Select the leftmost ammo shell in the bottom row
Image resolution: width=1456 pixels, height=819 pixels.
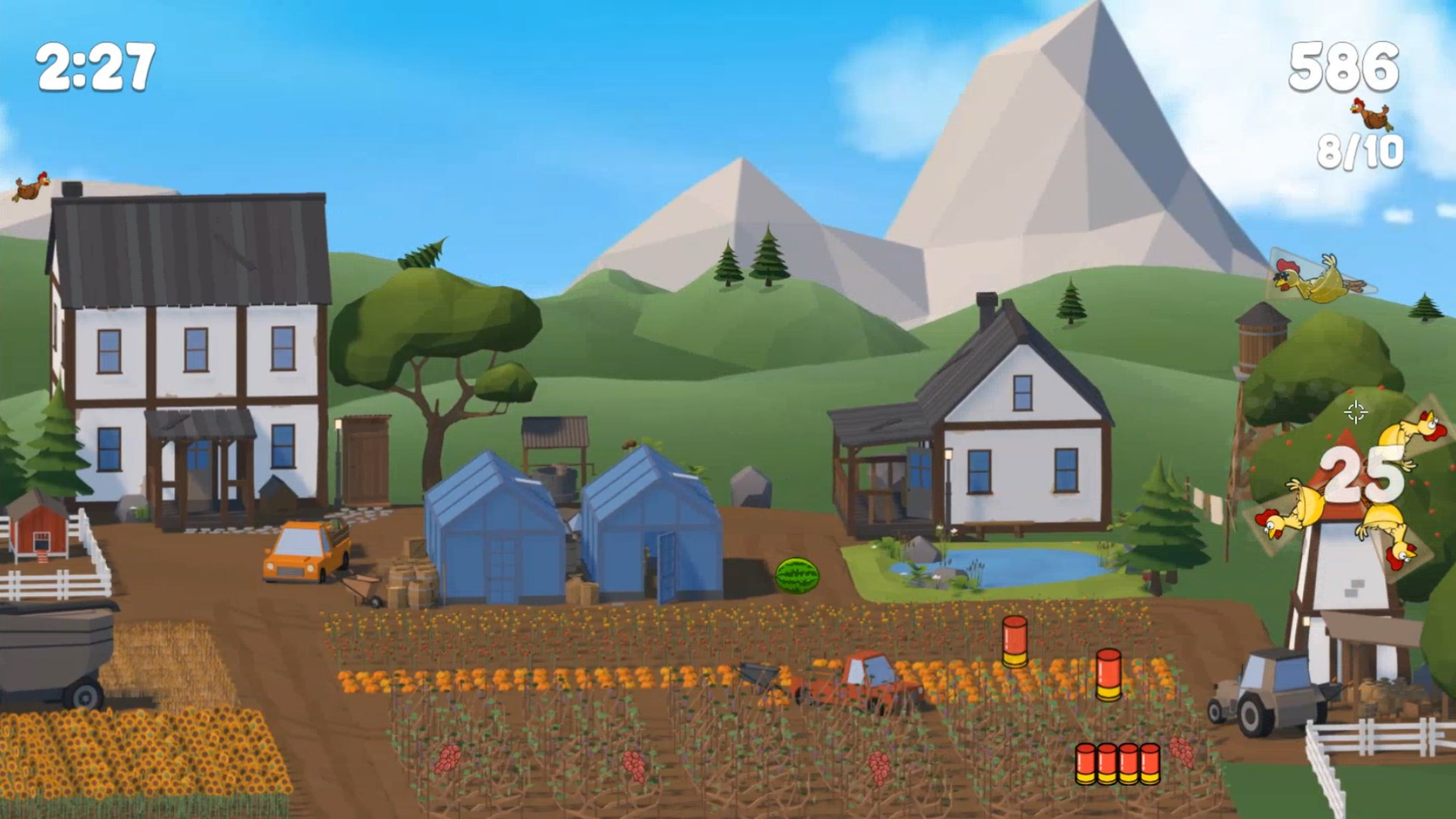pyautogui.click(x=1086, y=764)
